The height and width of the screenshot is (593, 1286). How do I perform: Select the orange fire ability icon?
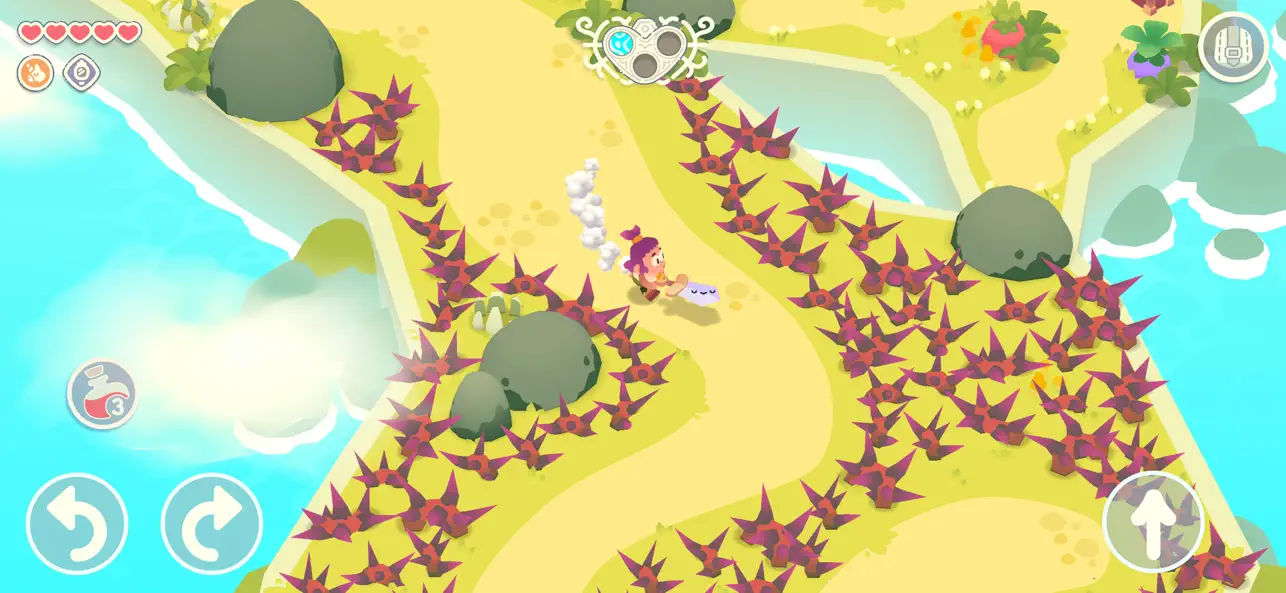(x=35, y=72)
